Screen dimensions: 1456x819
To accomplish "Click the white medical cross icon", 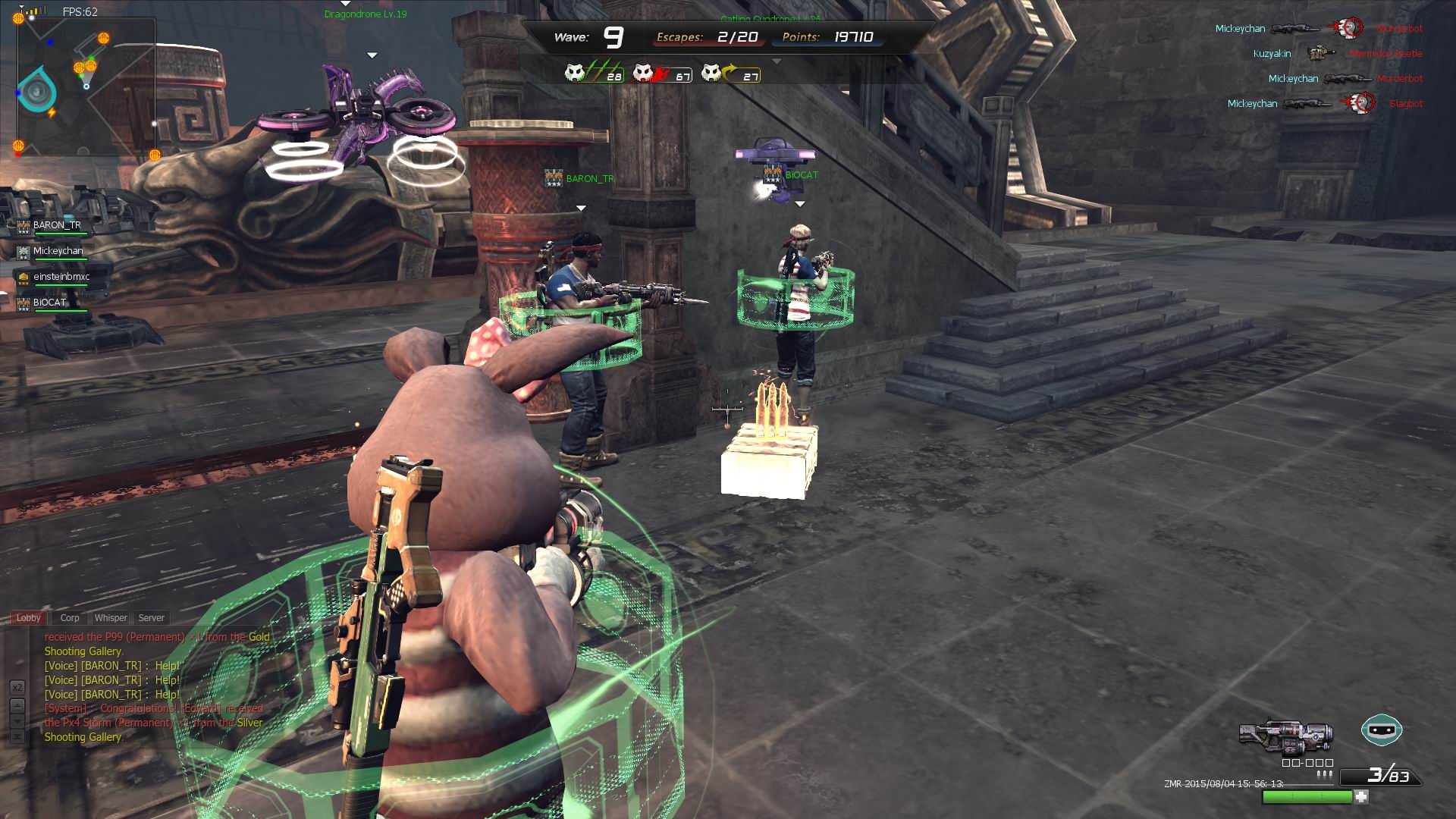I will (1362, 797).
